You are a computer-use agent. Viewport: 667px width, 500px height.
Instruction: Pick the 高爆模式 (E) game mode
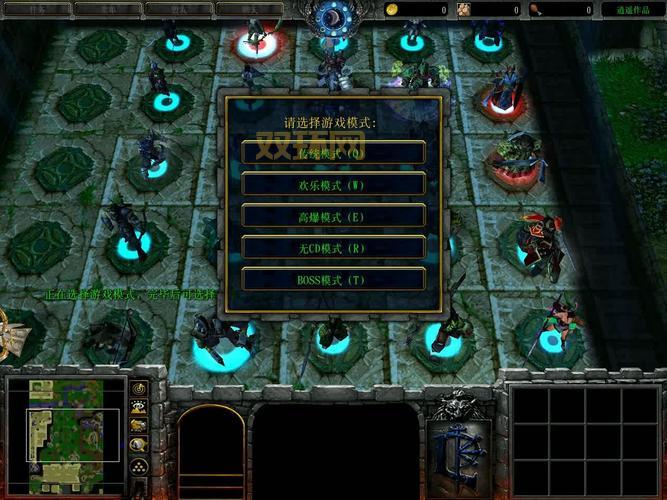tap(333, 216)
